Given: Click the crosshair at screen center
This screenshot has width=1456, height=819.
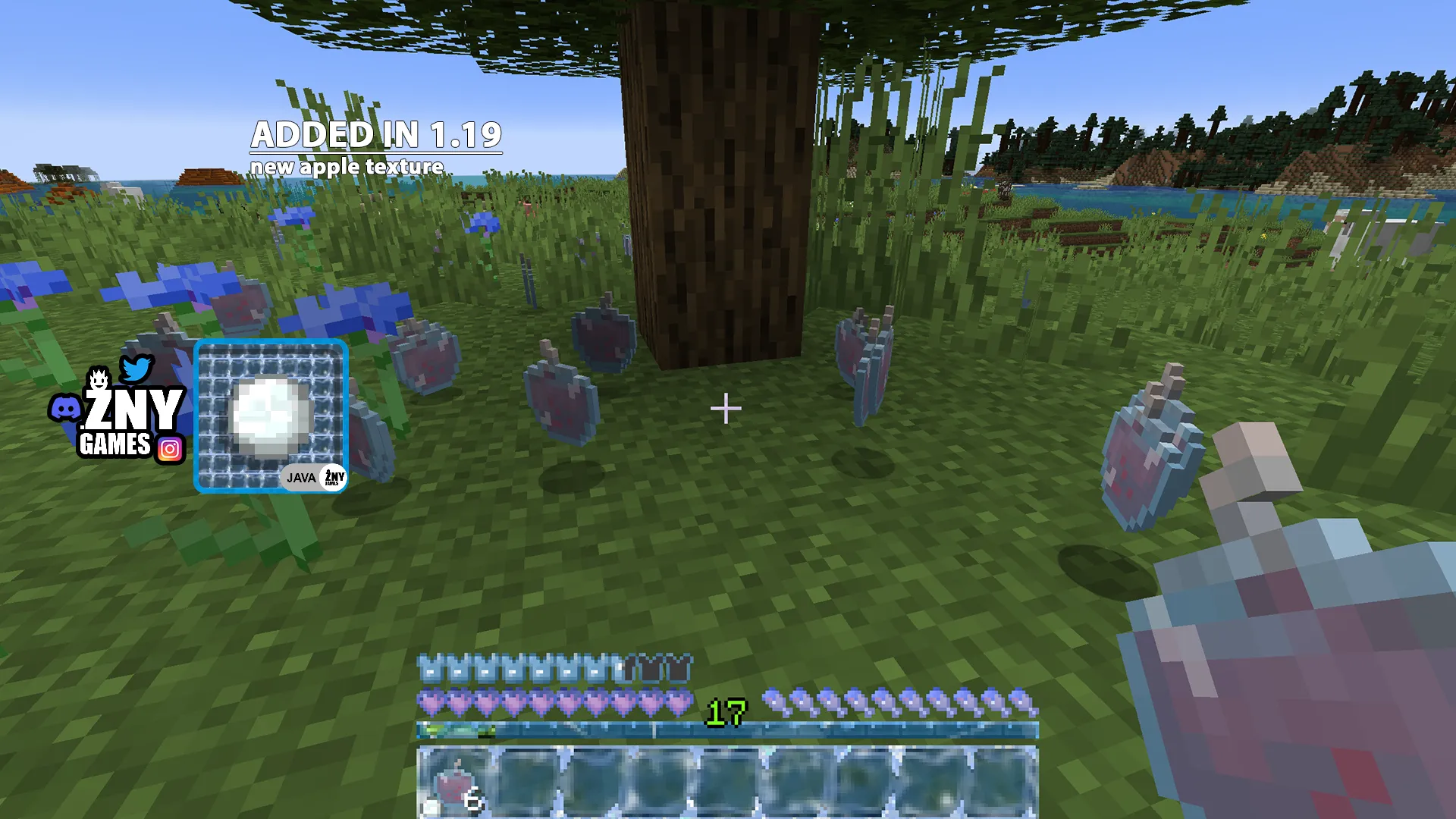Looking at the screenshot, I should [726, 408].
